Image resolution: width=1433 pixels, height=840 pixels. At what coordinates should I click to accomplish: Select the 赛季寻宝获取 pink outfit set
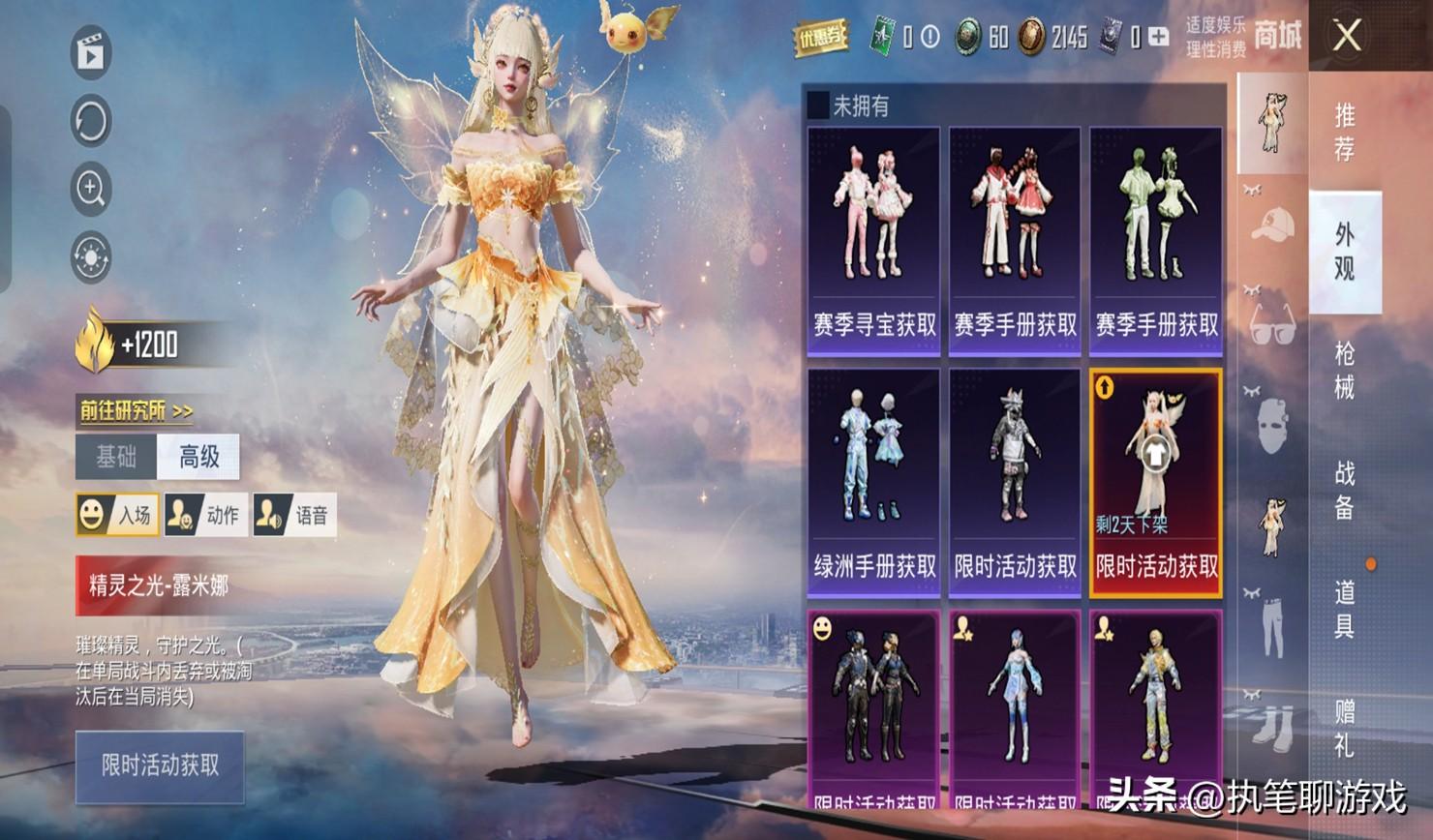[x=874, y=241]
